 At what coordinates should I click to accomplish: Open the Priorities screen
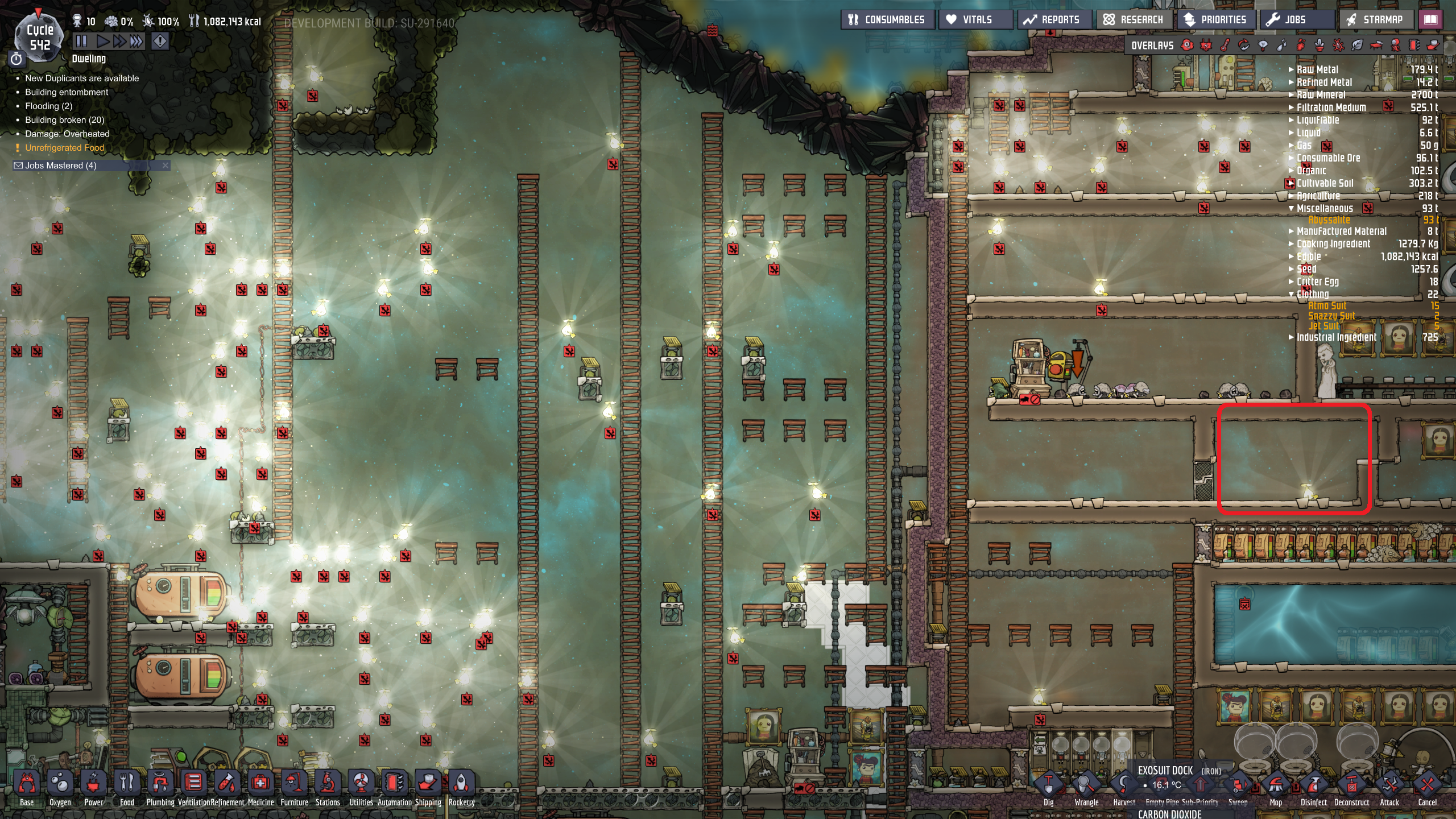point(1215,20)
